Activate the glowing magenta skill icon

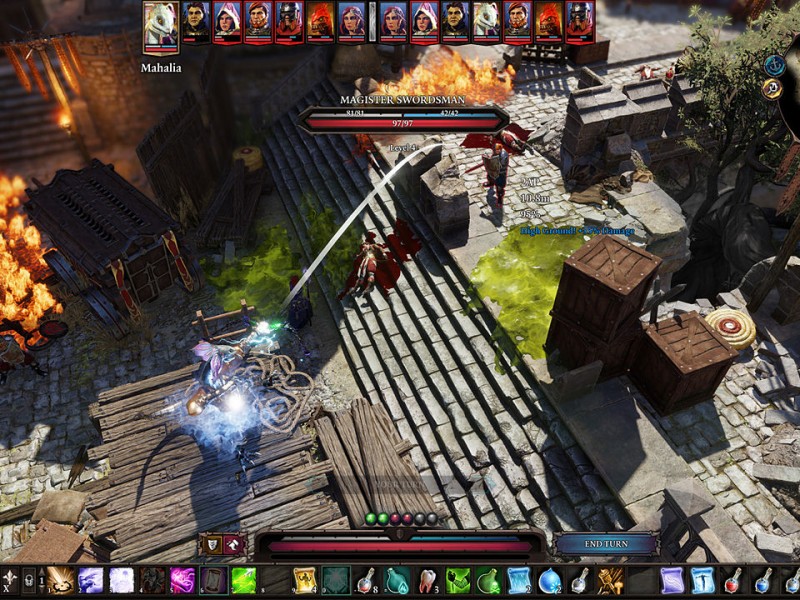point(182,581)
